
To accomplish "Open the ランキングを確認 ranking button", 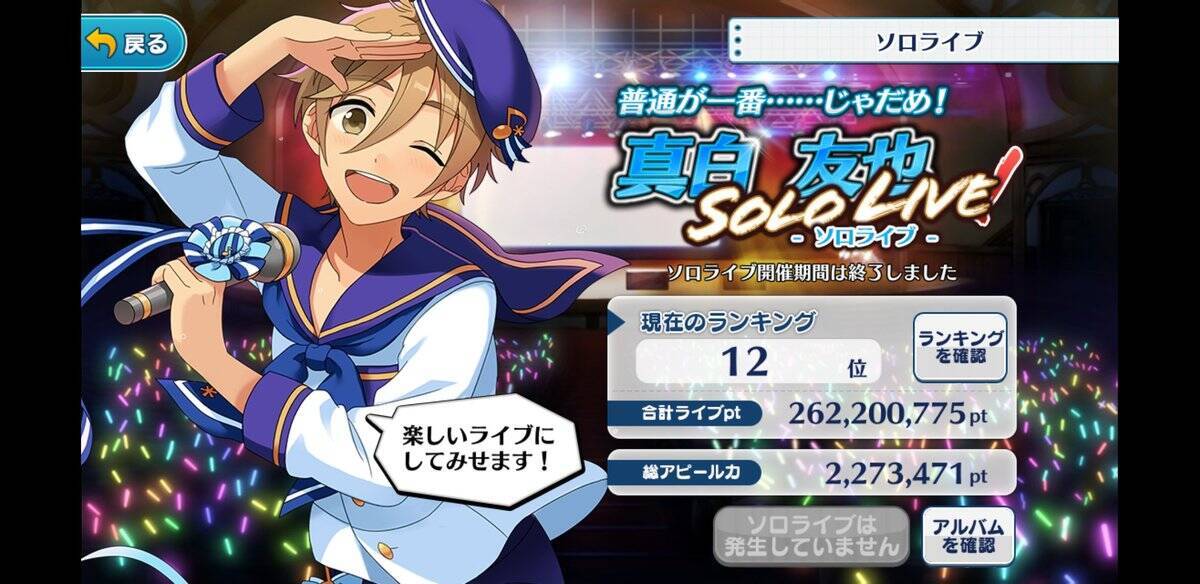I will pos(959,345).
